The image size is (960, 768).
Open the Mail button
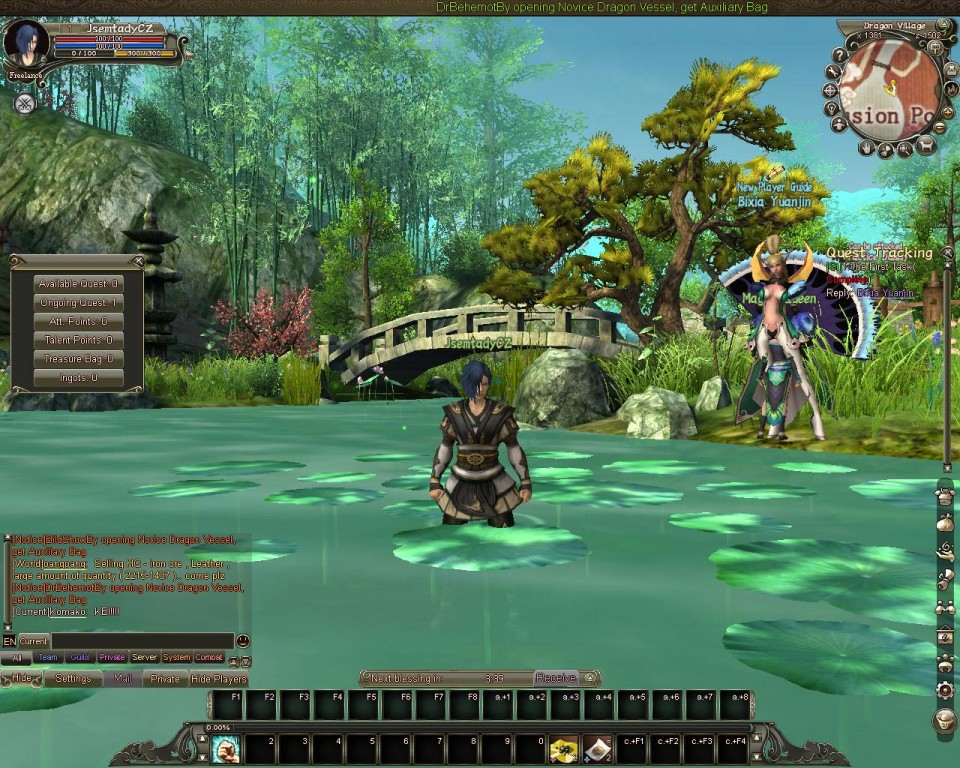click(122, 679)
